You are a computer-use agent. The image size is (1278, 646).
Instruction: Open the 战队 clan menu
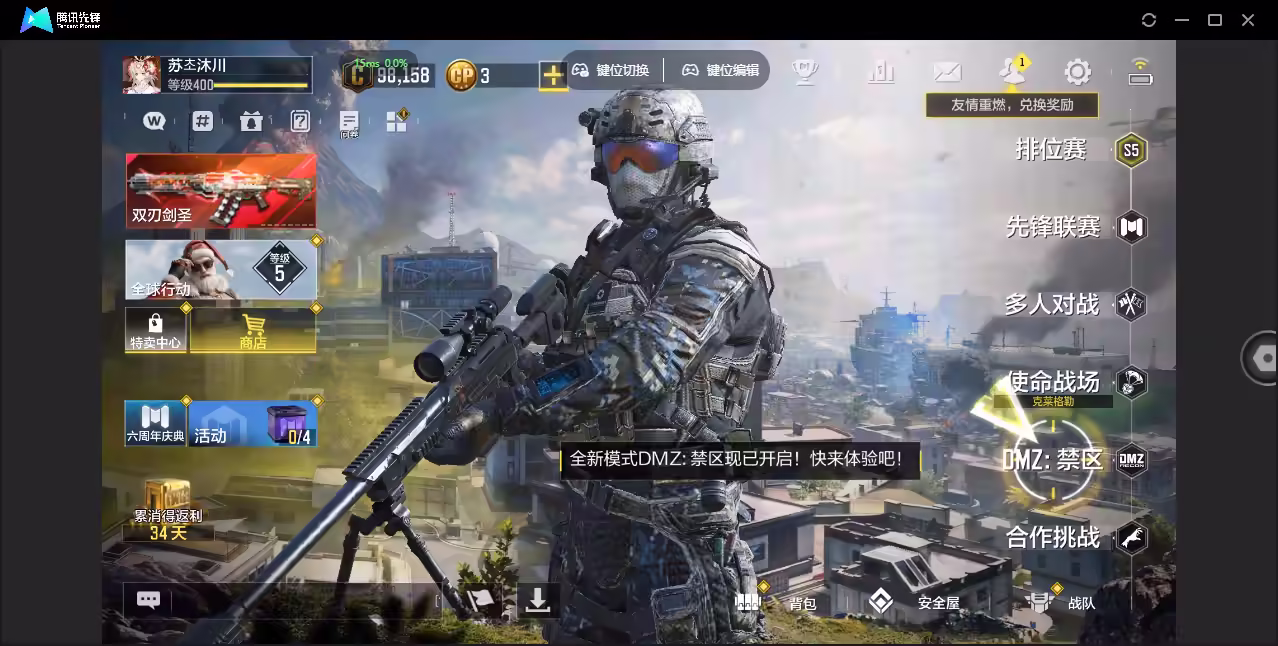[1062, 602]
